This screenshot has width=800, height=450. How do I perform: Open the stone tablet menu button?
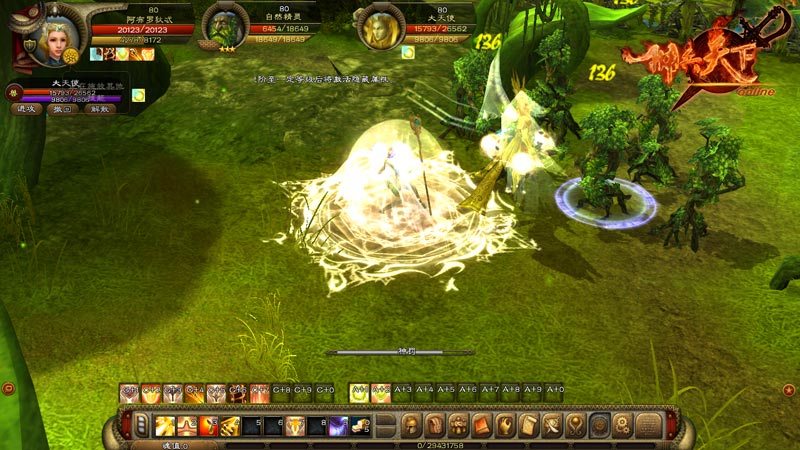pos(649,426)
